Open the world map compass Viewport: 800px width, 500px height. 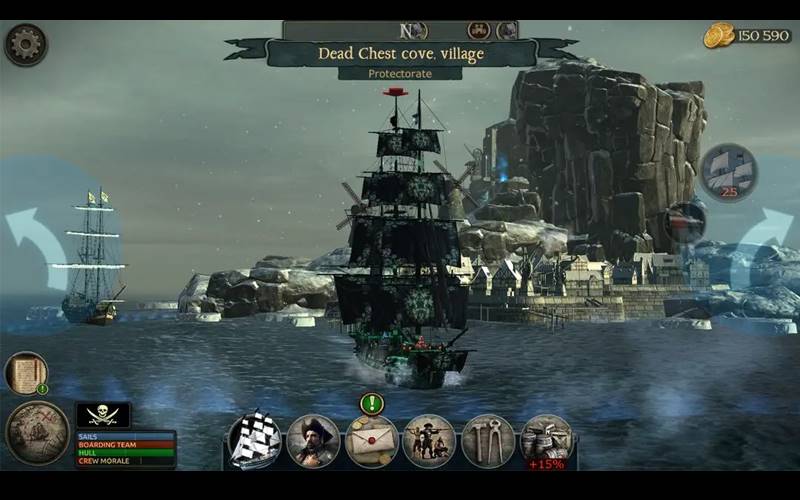click(37, 432)
